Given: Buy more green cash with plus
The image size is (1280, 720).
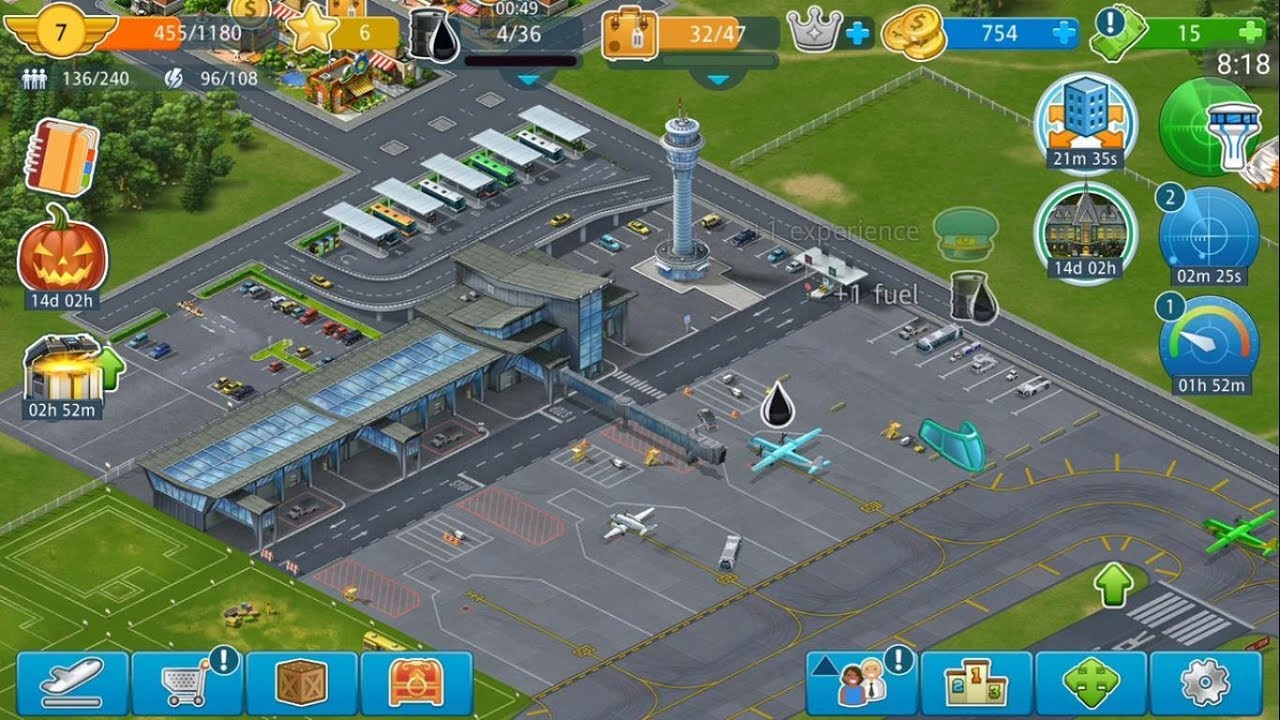Looking at the screenshot, I should [1249, 33].
